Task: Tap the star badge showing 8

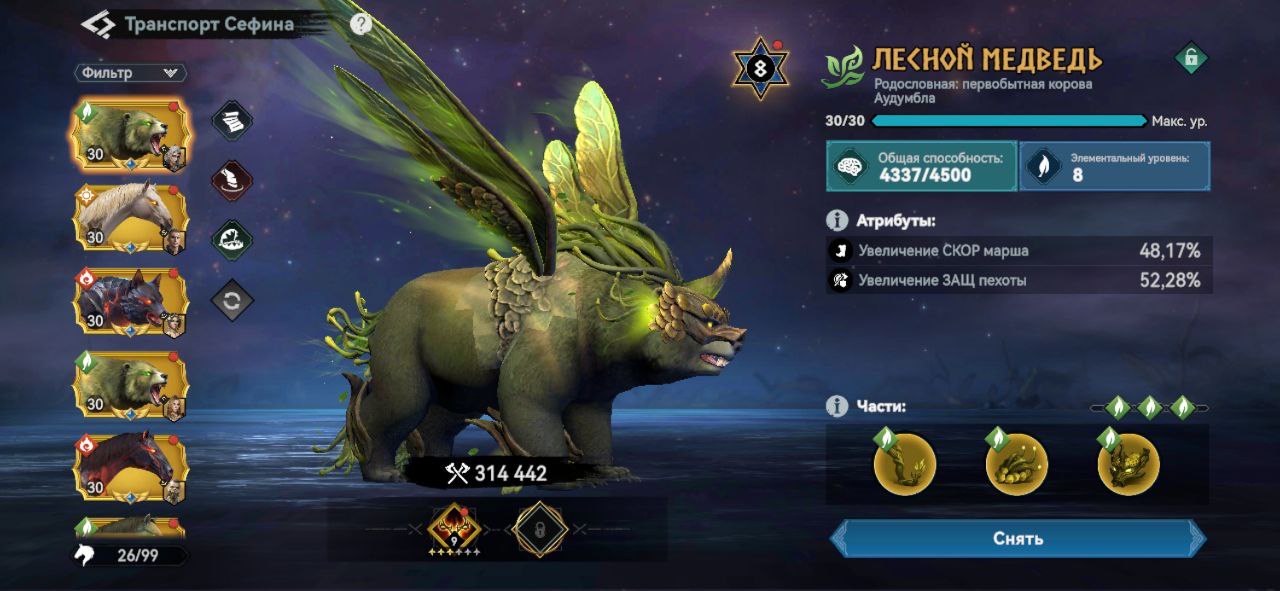Action: [x=762, y=69]
